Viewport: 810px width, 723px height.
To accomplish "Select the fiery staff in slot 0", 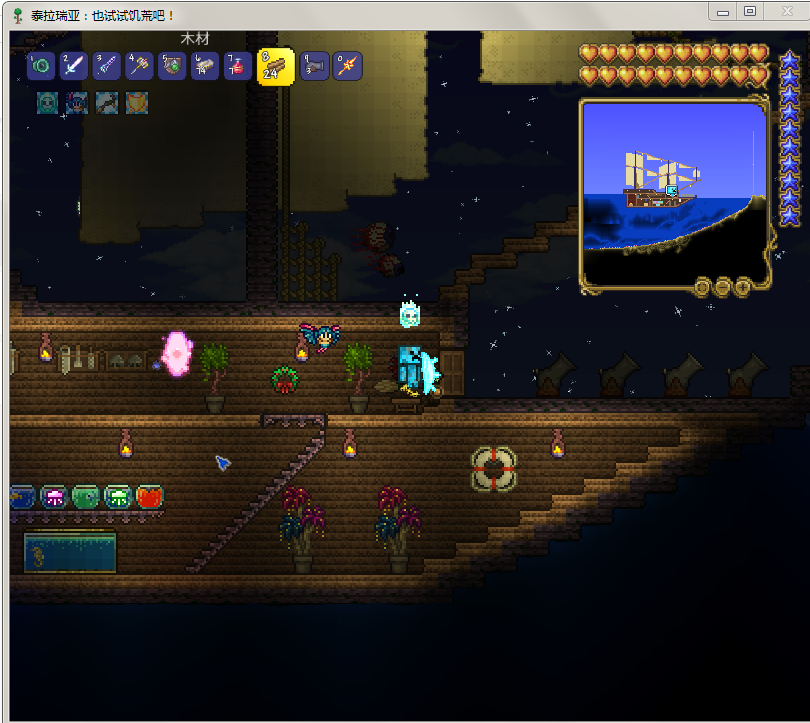I will [347, 66].
